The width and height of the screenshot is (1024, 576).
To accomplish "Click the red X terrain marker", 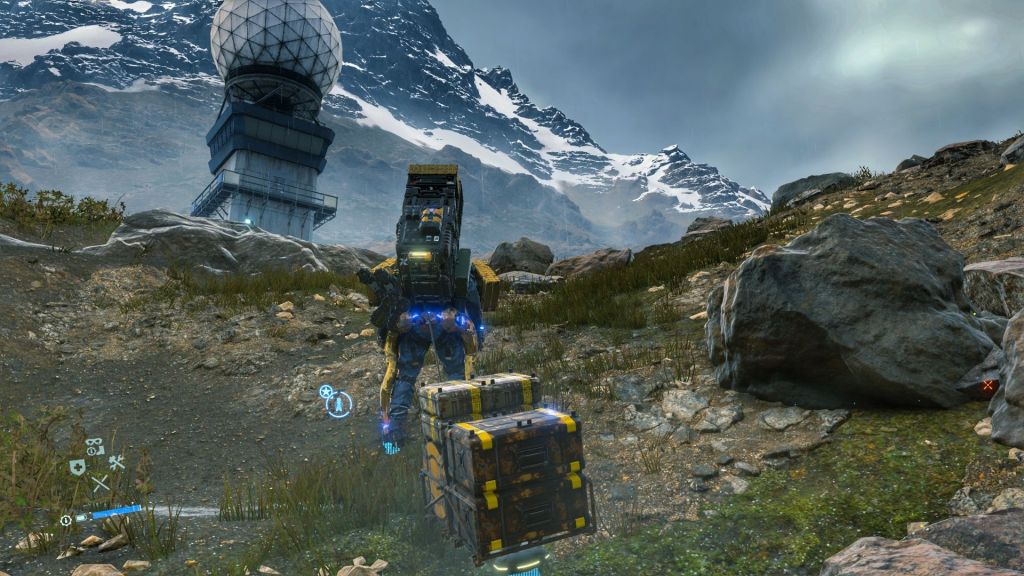I will tap(988, 385).
